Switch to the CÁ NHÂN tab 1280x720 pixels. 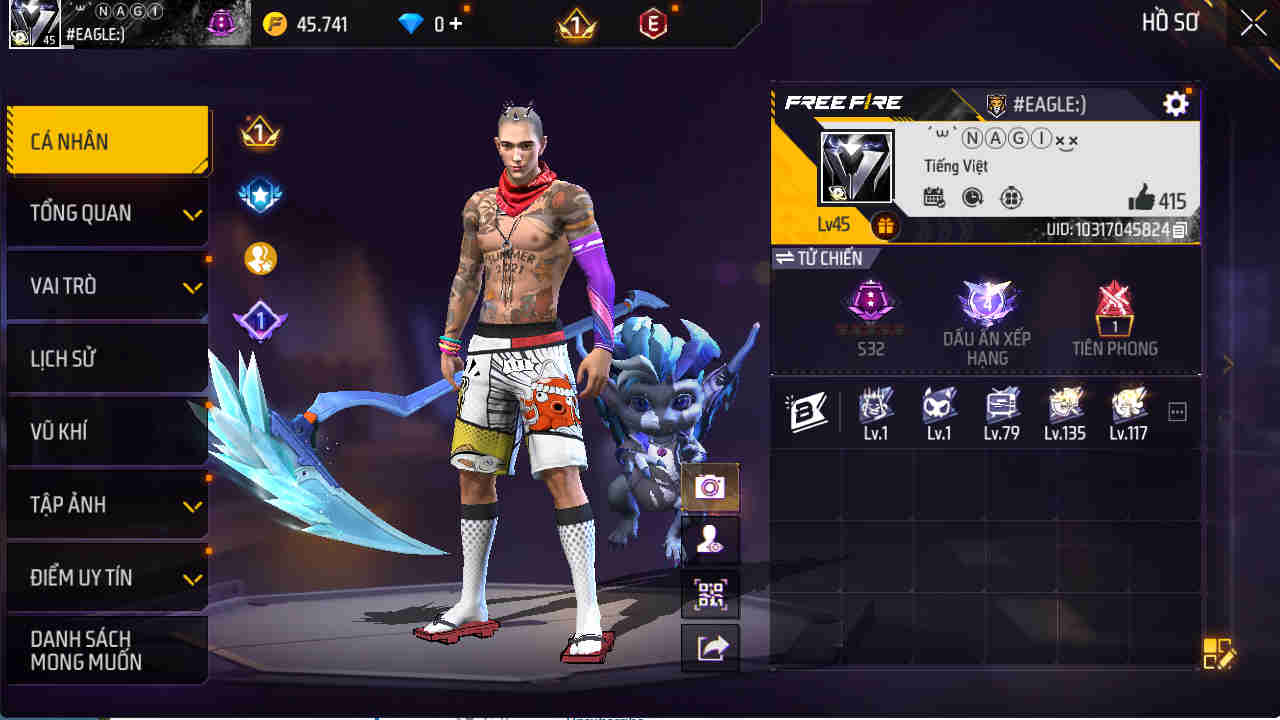click(x=105, y=140)
